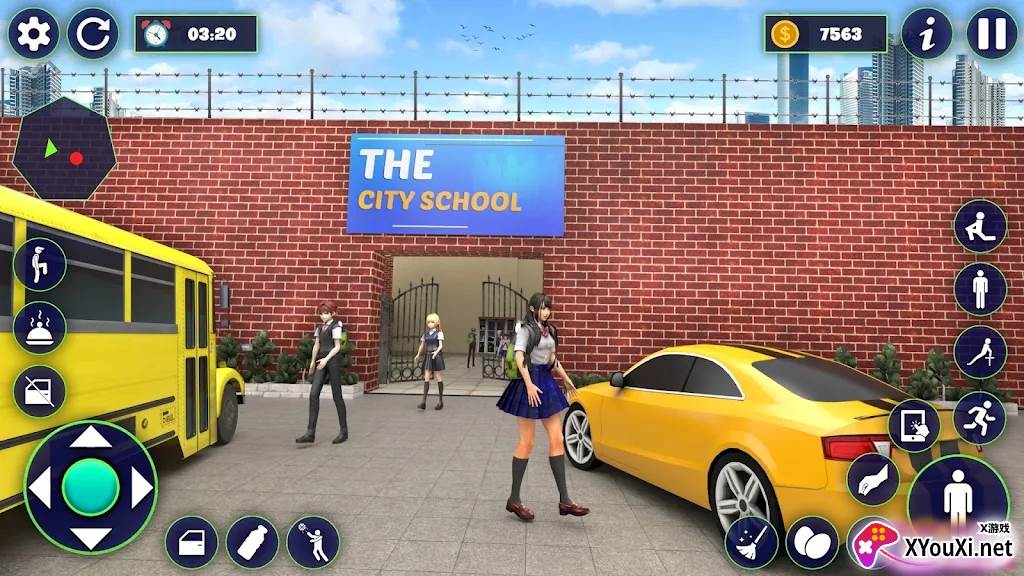The image size is (1024, 576).
Task: Move forward with the up arrow
Action: tap(91, 438)
